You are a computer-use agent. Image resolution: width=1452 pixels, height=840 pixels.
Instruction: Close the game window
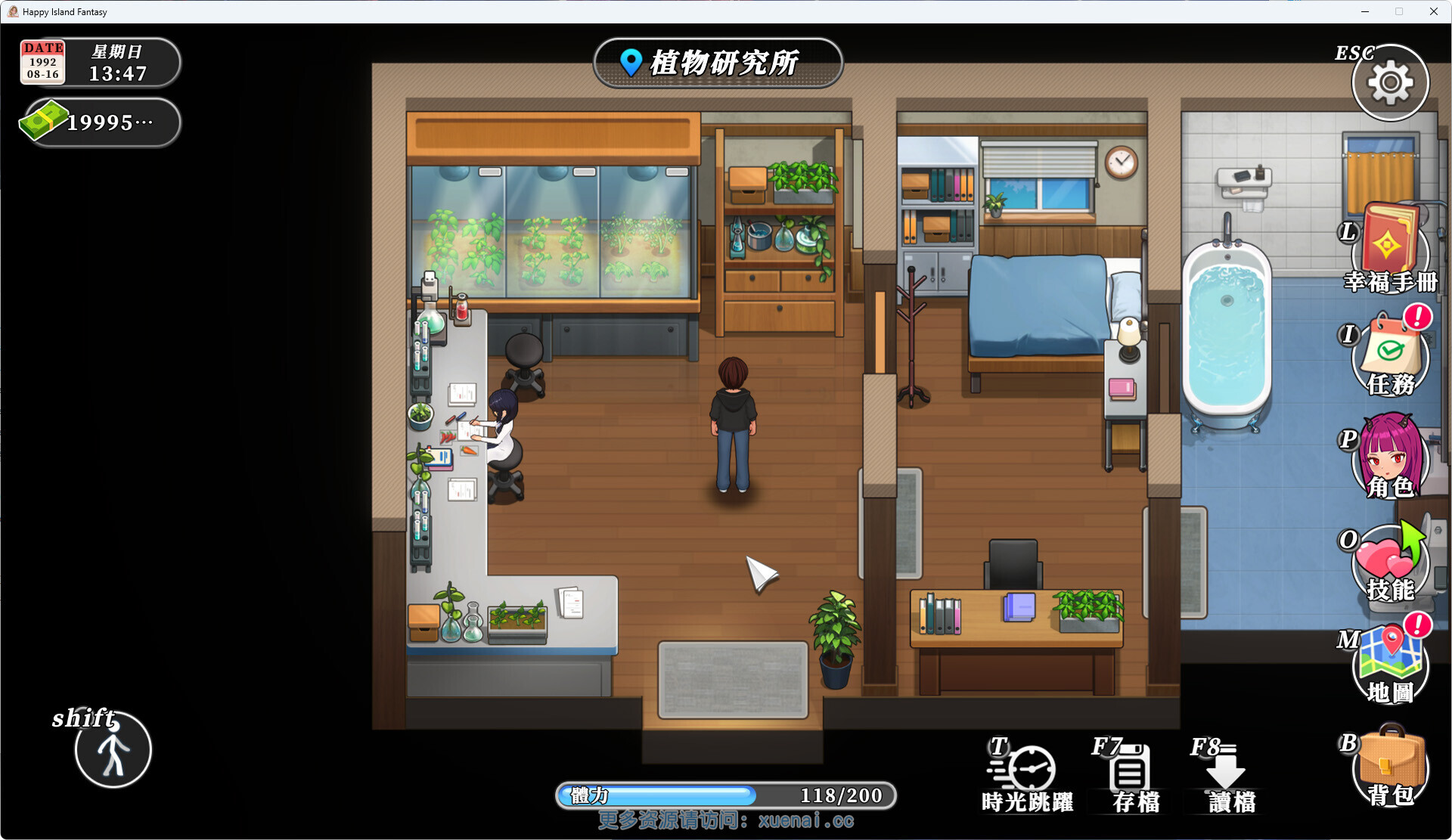(x=1433, y=11)
